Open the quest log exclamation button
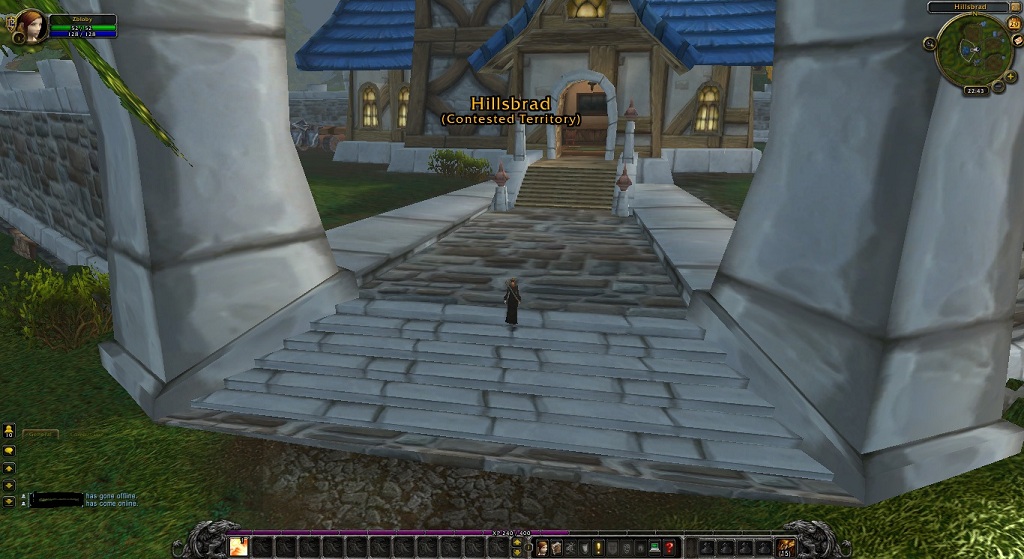This screenshot has height=559, width=1024. [x=598, y=547]
